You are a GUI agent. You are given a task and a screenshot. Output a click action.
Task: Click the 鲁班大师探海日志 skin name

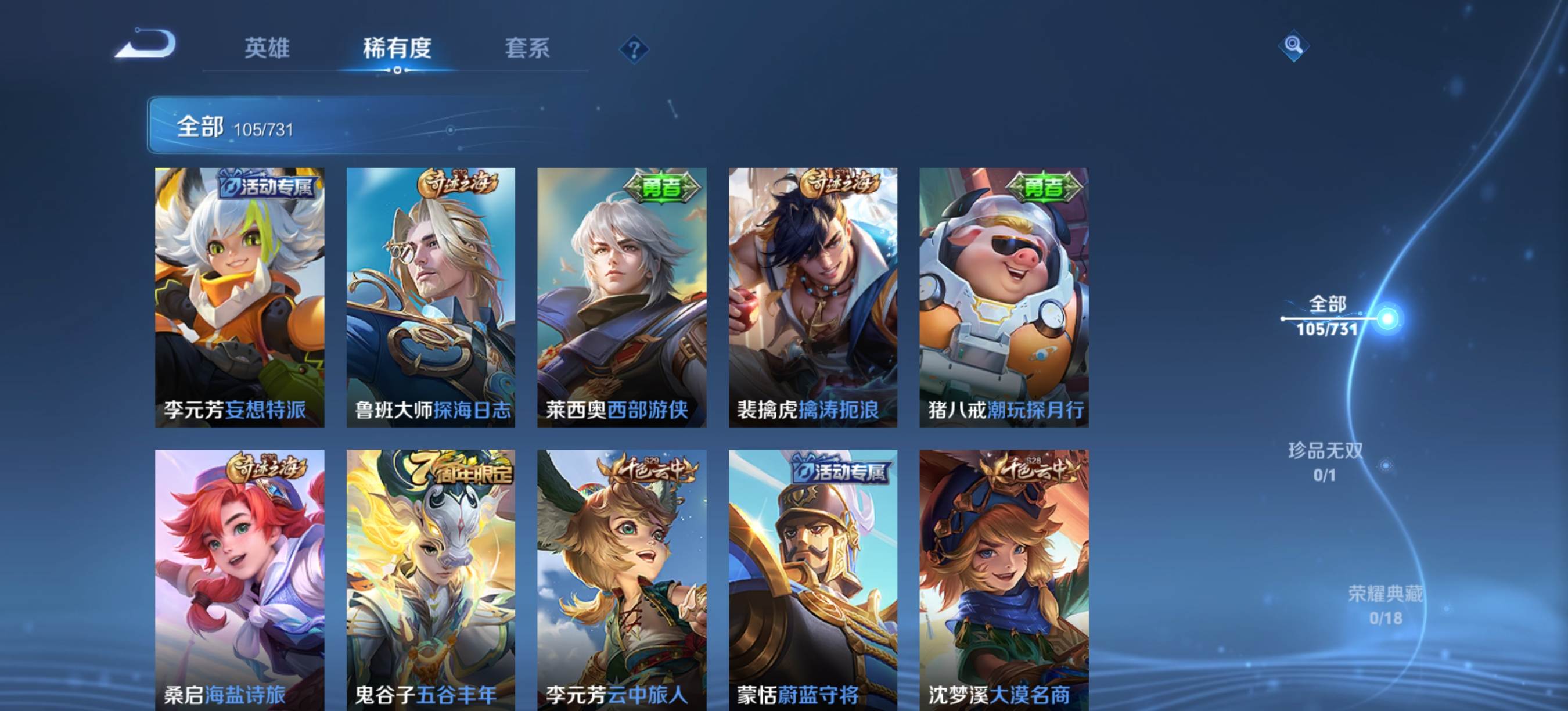[432, 411]
